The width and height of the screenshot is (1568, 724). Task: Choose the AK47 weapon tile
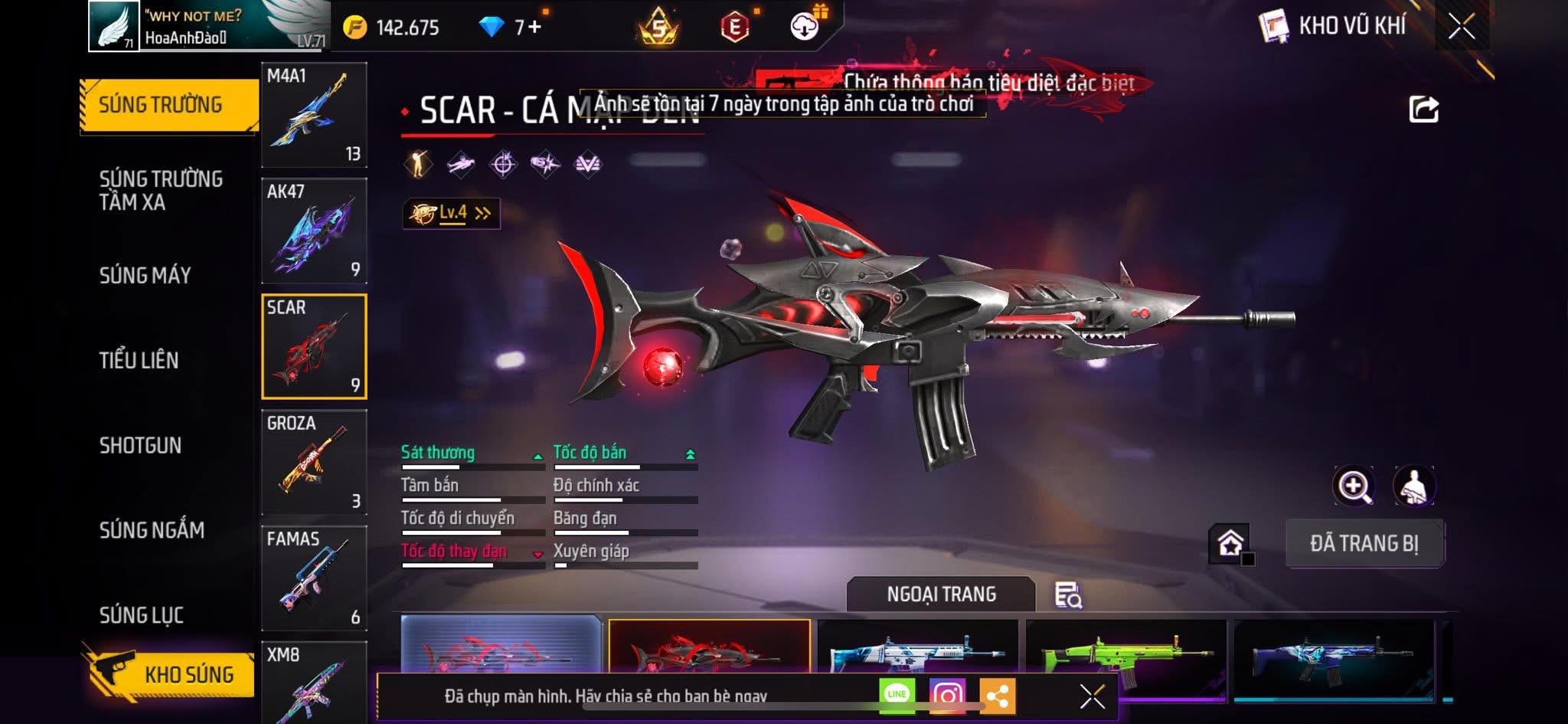click(314, 231)
